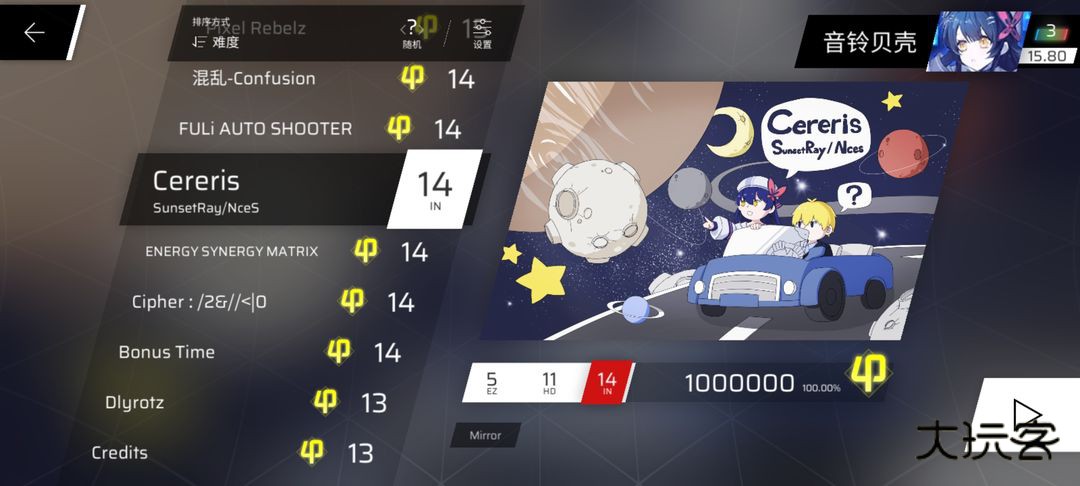Screen dimensions: 1080x486
Task: Choose the Bonus Time song
Action: [x=167, y=352]
